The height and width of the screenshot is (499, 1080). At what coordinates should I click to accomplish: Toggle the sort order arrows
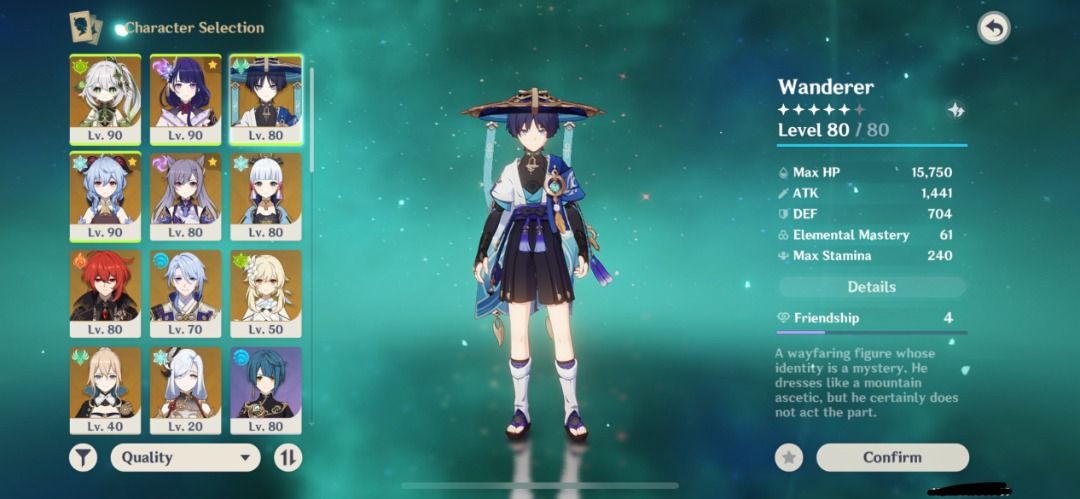coord(288,457)
